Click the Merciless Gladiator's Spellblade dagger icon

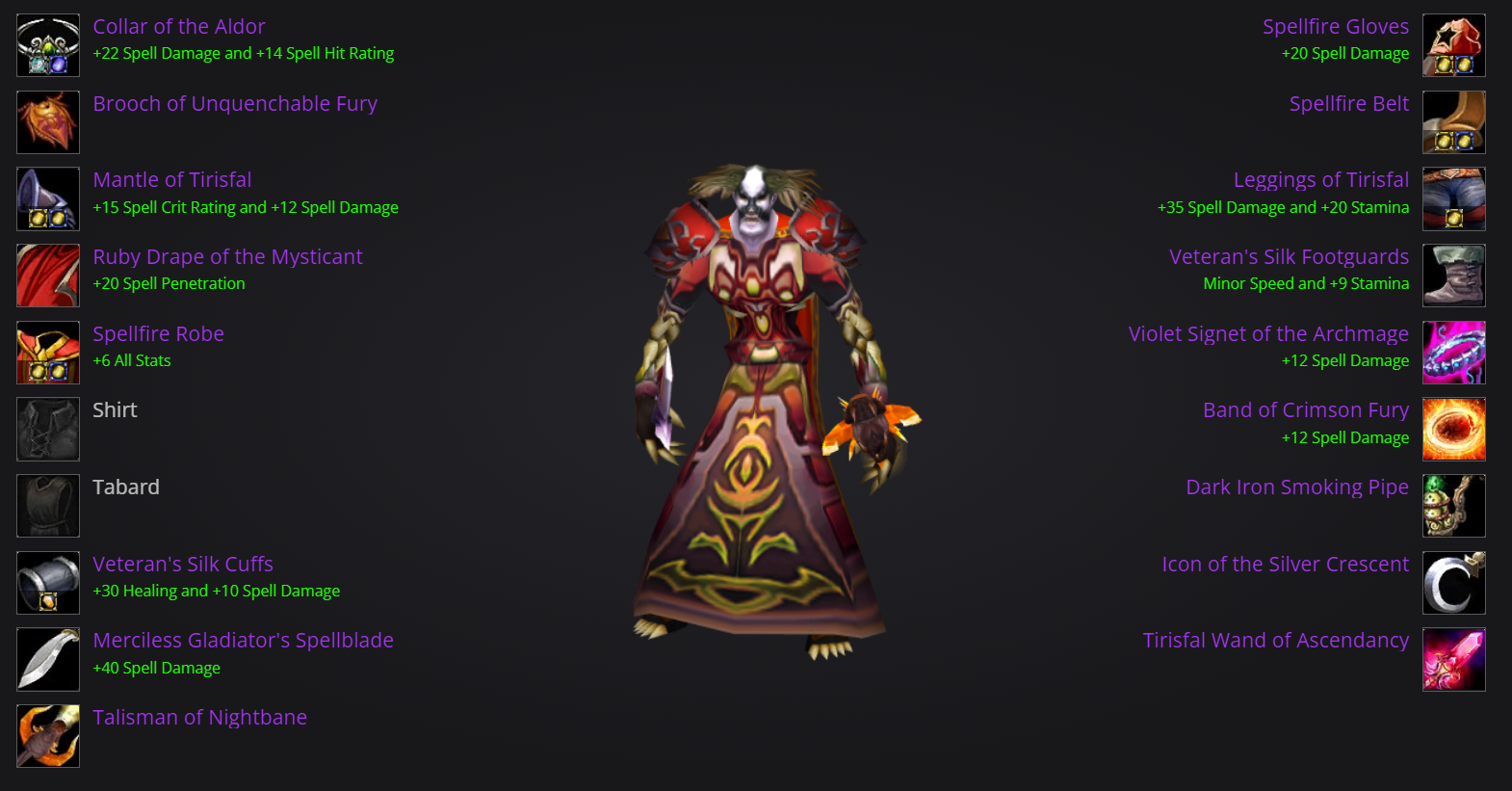[47, 659]
